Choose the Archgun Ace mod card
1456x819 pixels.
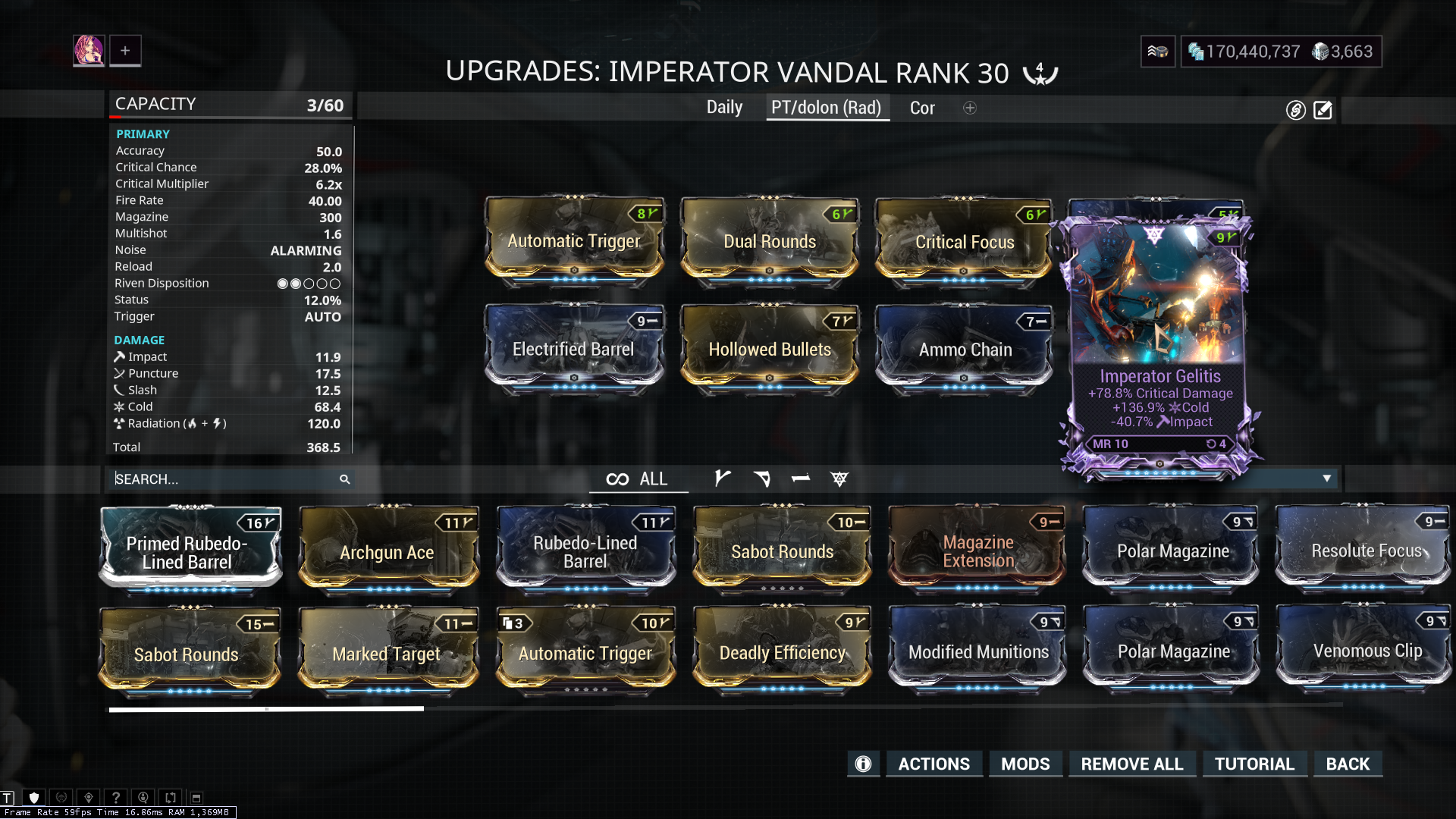[388, 551]
